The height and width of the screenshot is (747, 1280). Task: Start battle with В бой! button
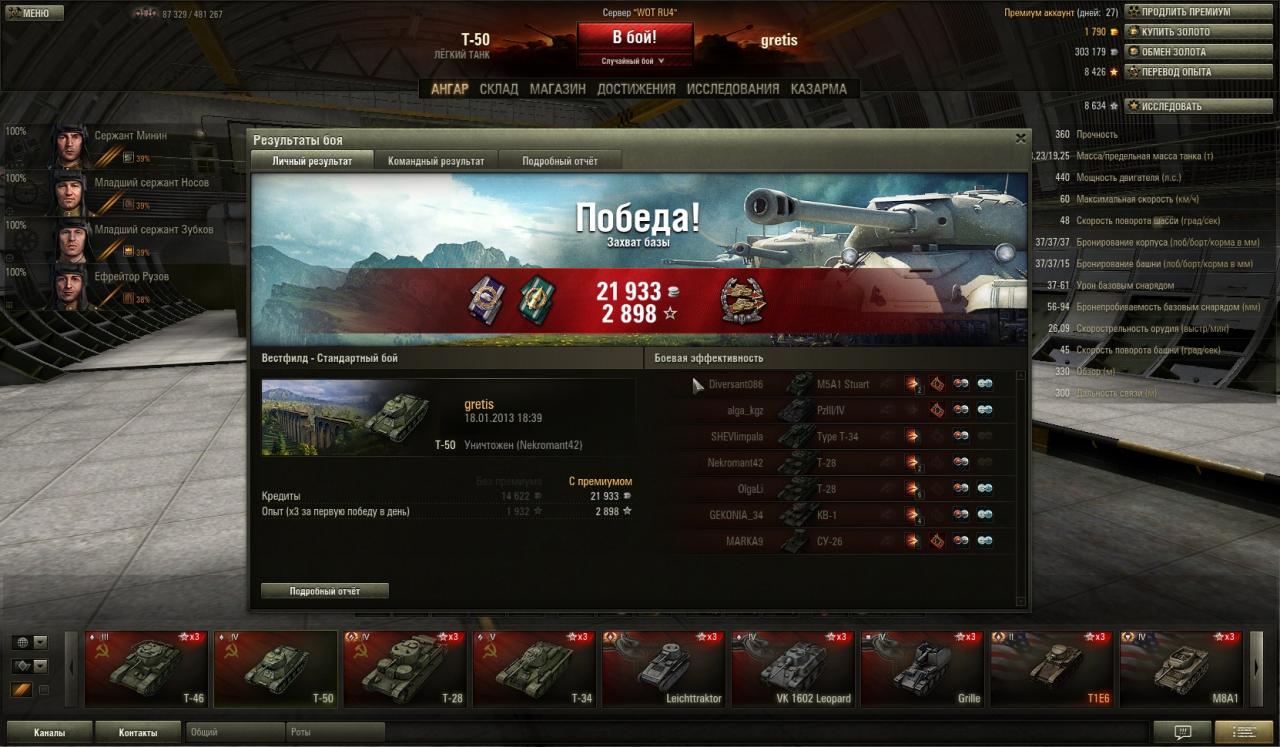coord(634,37)
